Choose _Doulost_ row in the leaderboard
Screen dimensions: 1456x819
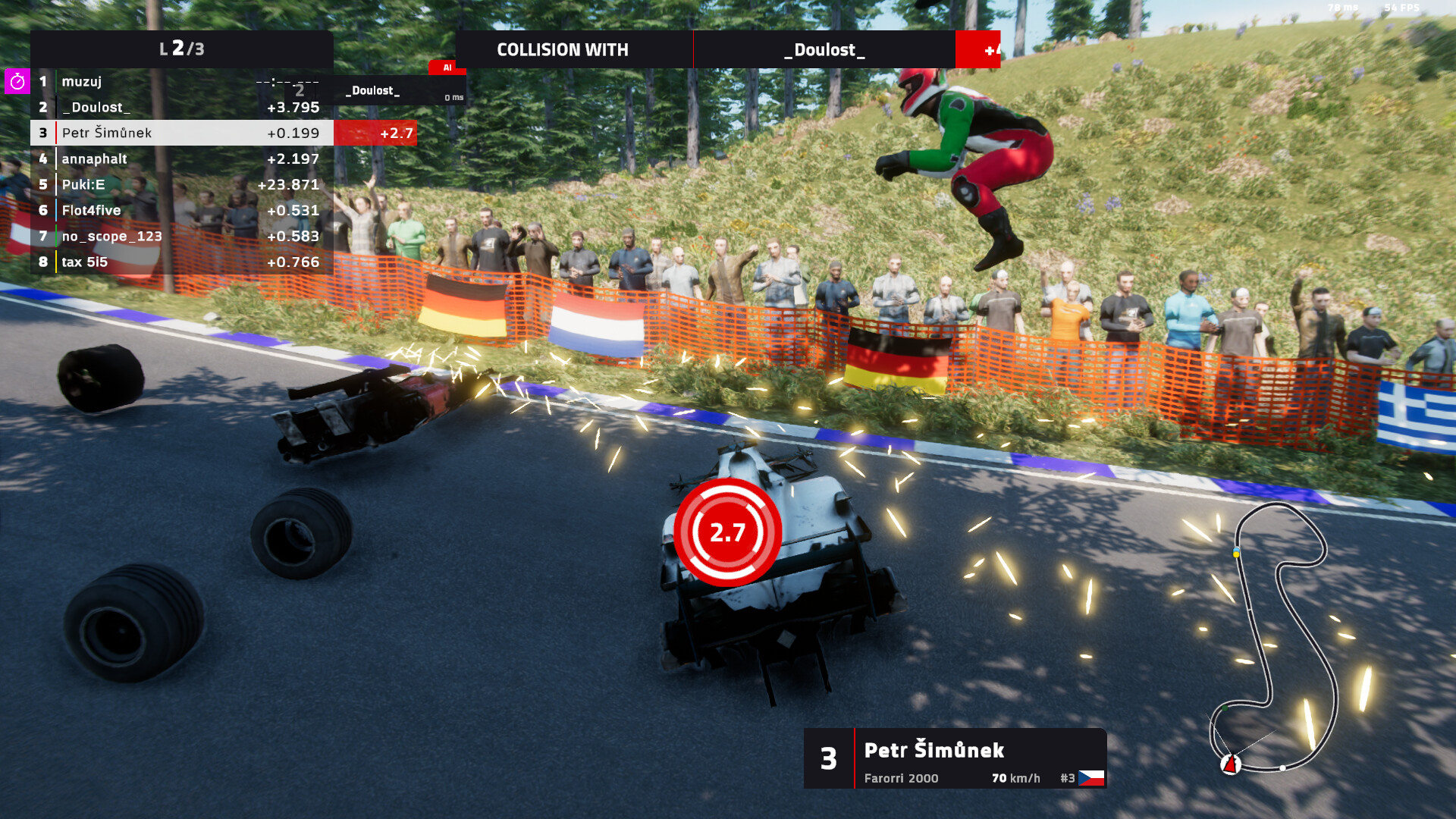tap(182, 108)
